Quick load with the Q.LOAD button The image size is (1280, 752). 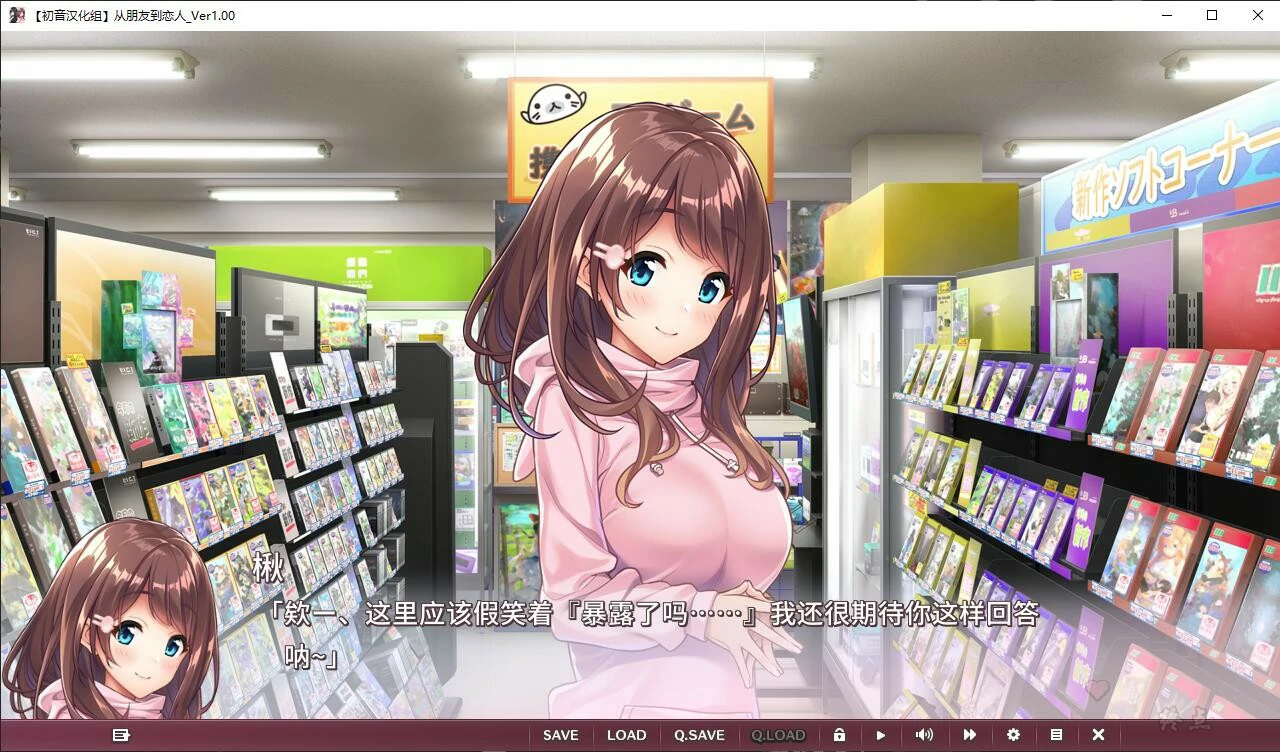(x=779, y=735)
